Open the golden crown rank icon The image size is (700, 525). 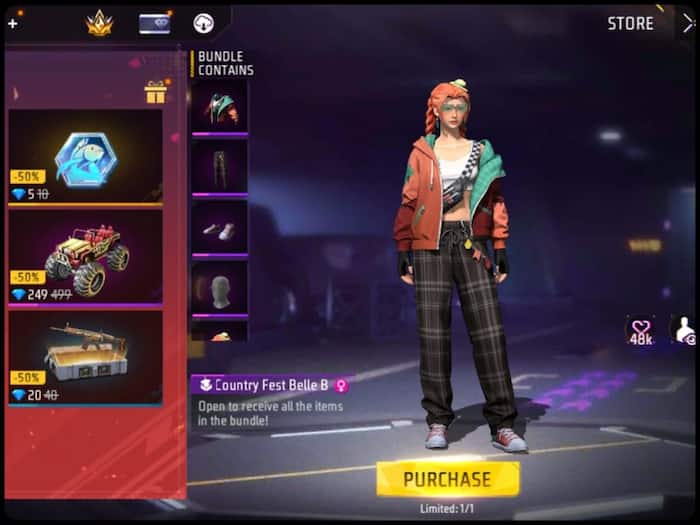tap(100, 23)
